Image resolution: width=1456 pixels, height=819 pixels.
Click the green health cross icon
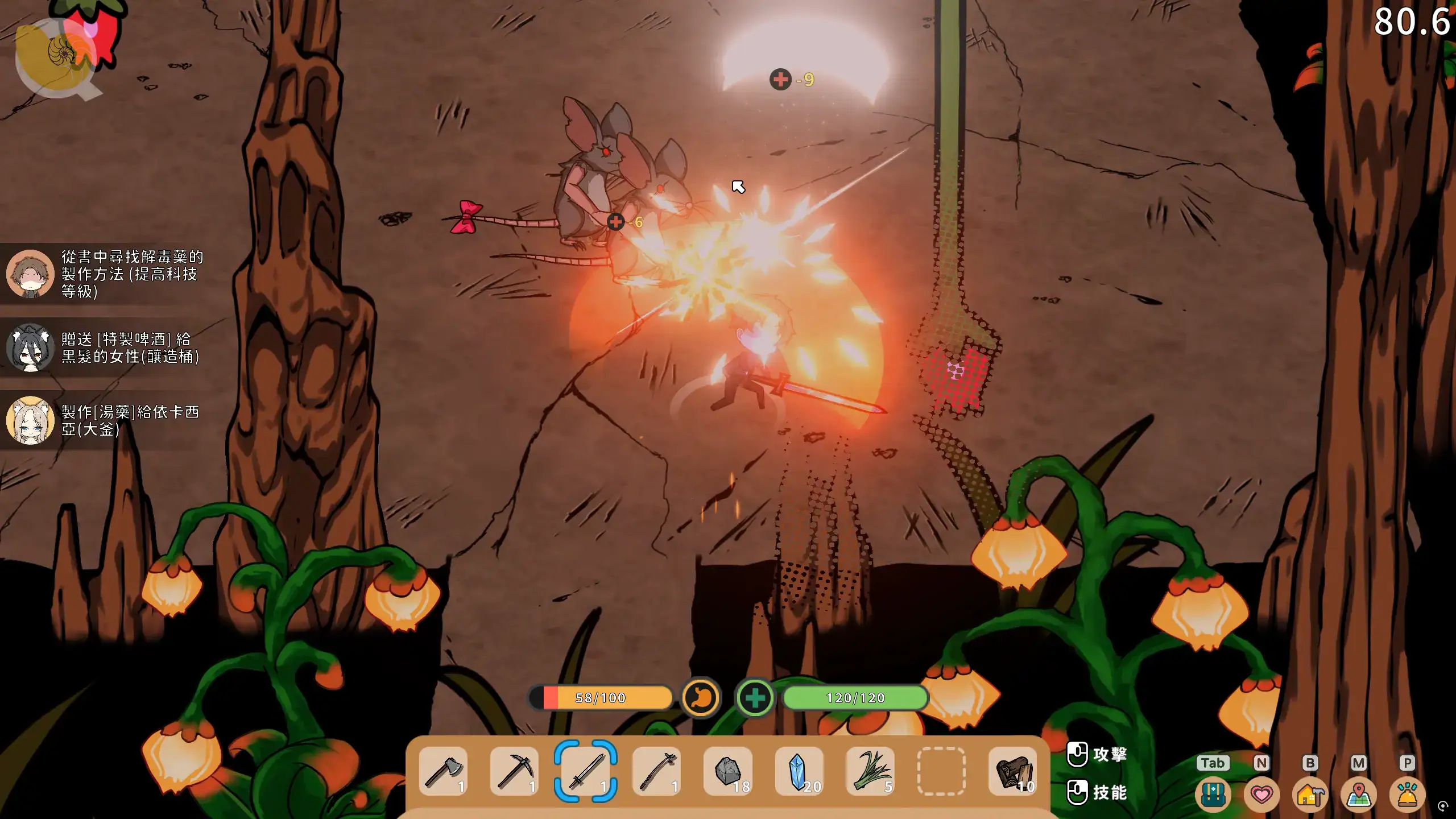[755, 697]
